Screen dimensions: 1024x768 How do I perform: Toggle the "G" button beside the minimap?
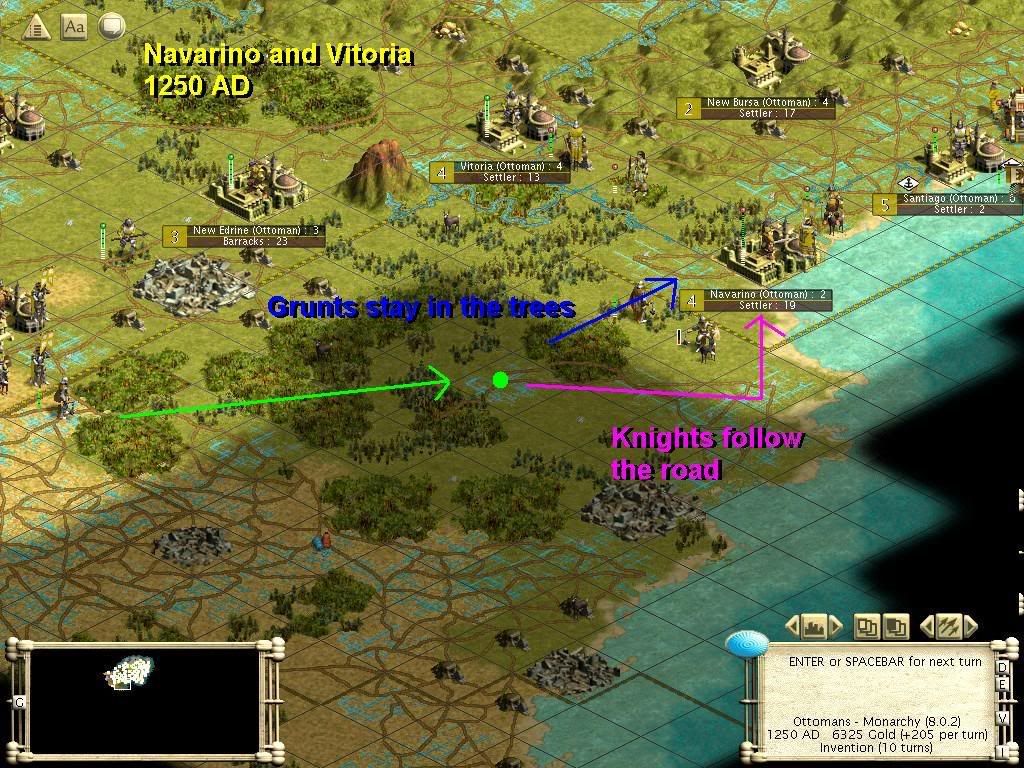pos(19,702)
